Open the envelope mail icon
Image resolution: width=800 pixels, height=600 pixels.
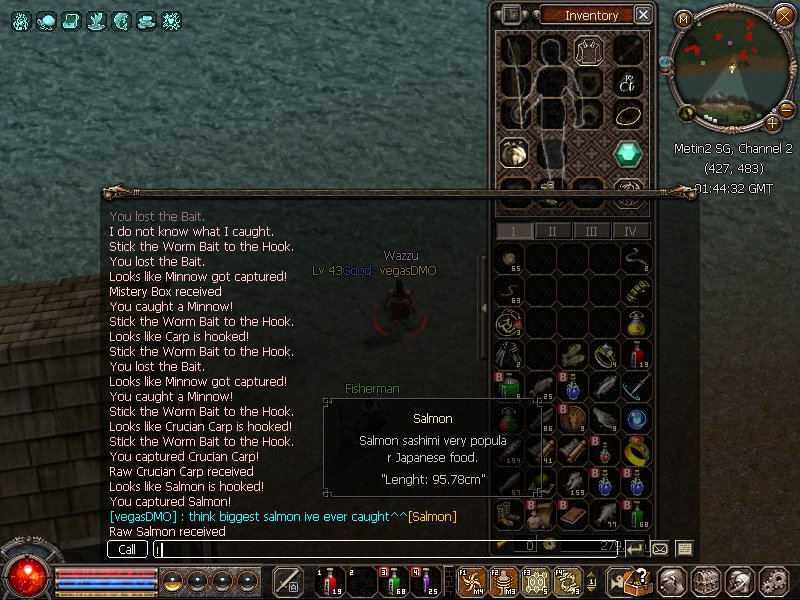point(660,548)
